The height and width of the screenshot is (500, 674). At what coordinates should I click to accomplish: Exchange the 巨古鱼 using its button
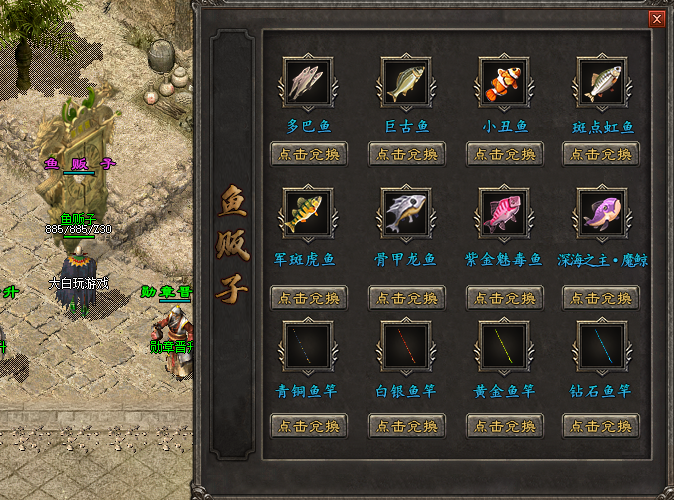pyautogui.click(x=407, y=154)
